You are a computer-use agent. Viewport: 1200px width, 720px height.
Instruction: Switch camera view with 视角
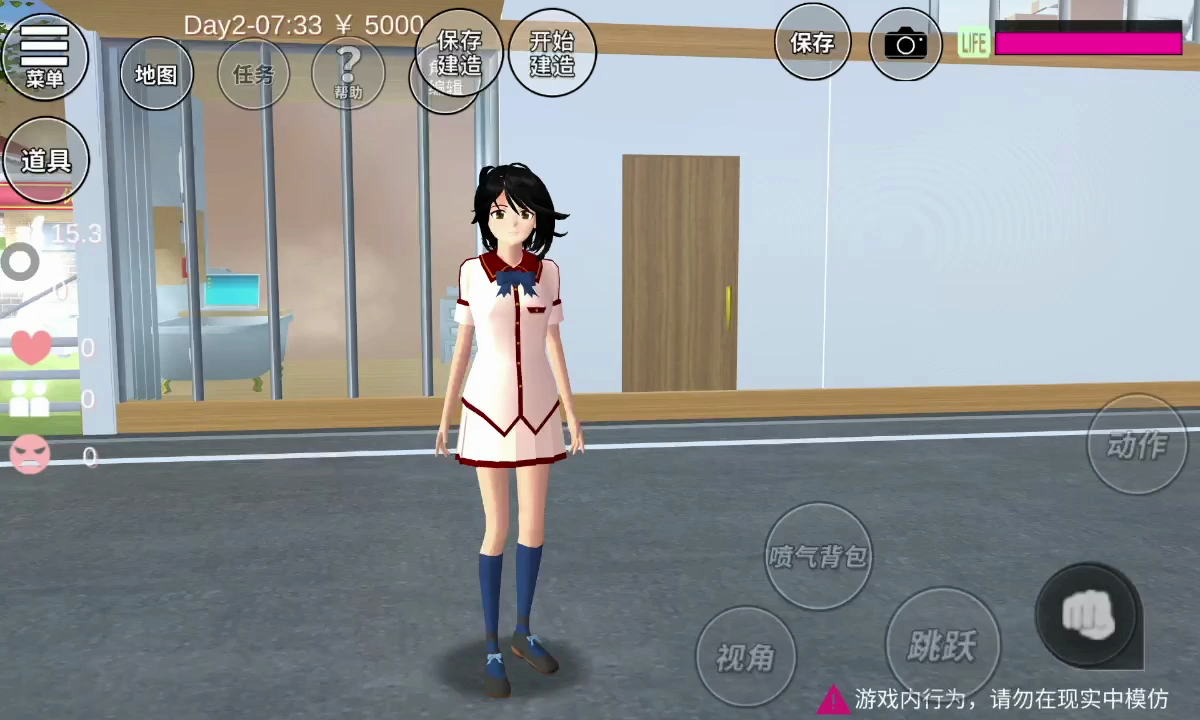tap(746, 656)
